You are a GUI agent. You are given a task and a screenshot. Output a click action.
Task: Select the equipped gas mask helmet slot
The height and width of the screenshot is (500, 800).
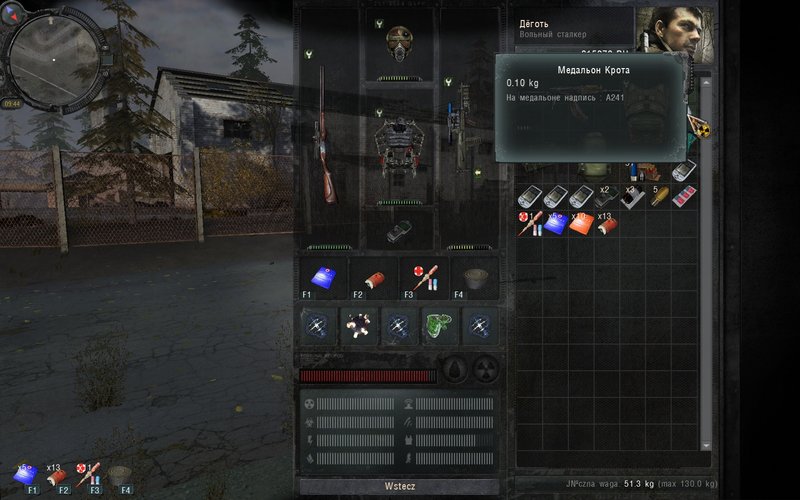tap(399, 44)
